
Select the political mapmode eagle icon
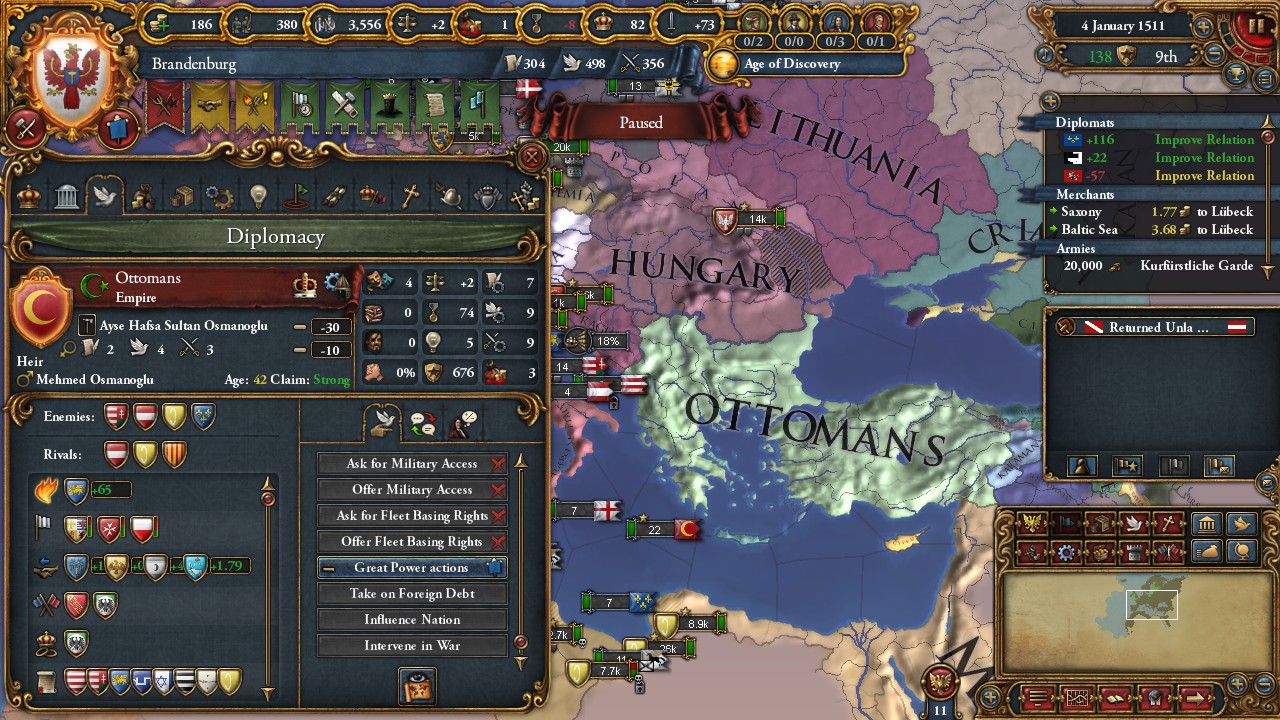click(x=1032, y=522)
